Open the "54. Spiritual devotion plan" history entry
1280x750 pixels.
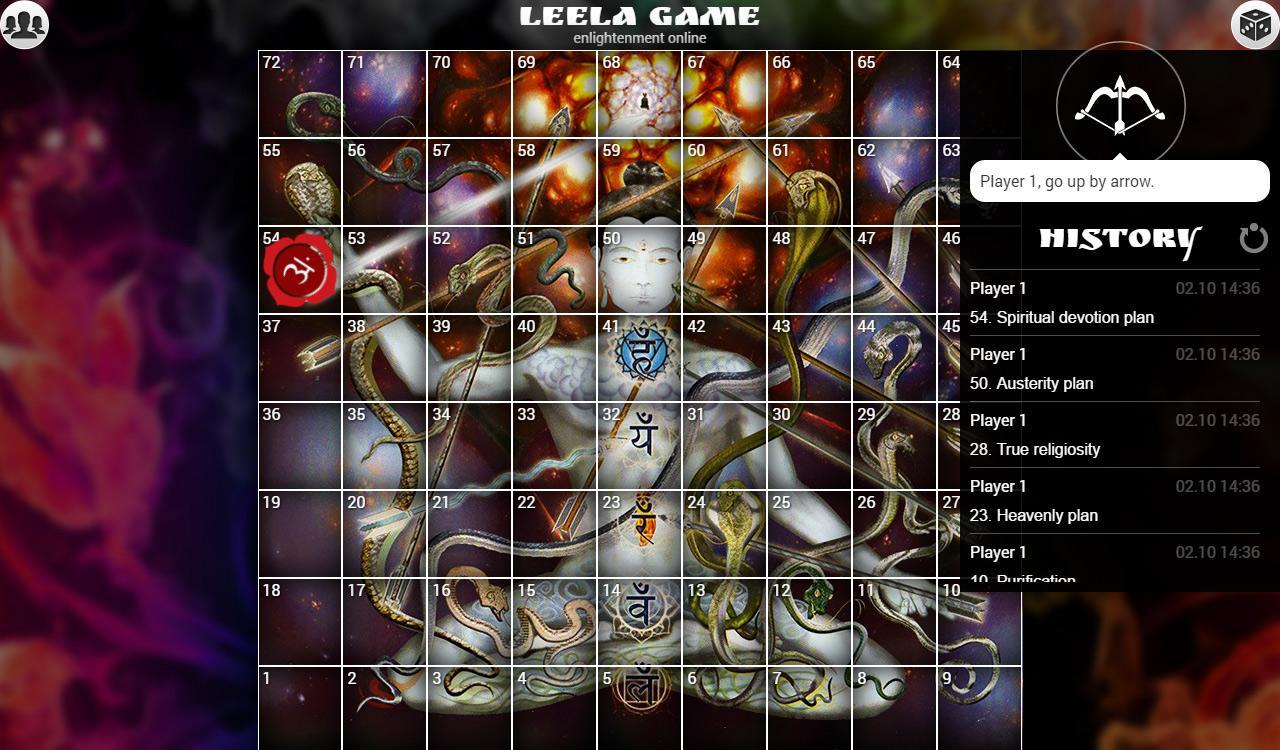[x=1062, y=317]
